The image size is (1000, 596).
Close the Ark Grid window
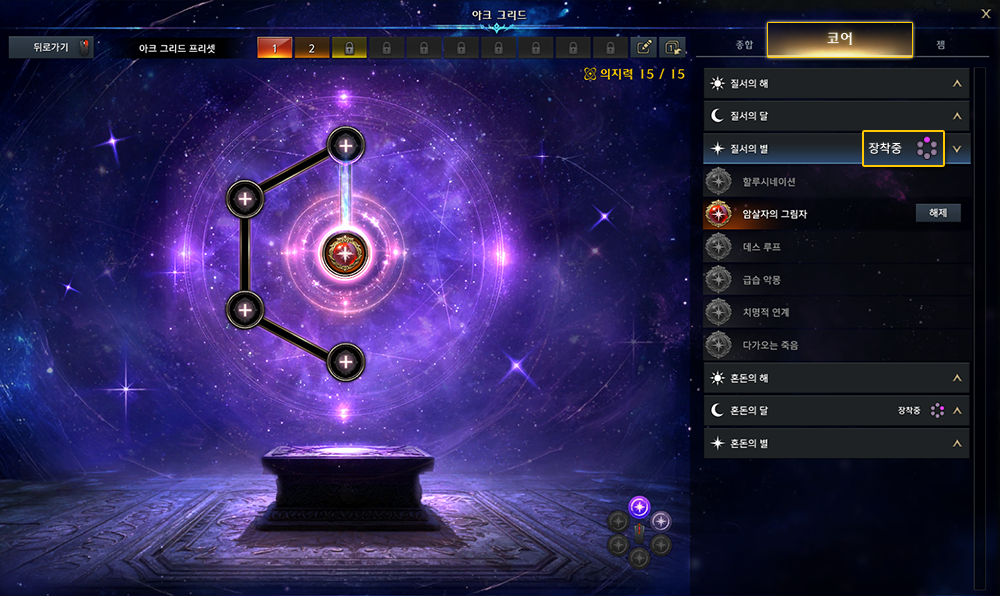click(x=985, y=13)
